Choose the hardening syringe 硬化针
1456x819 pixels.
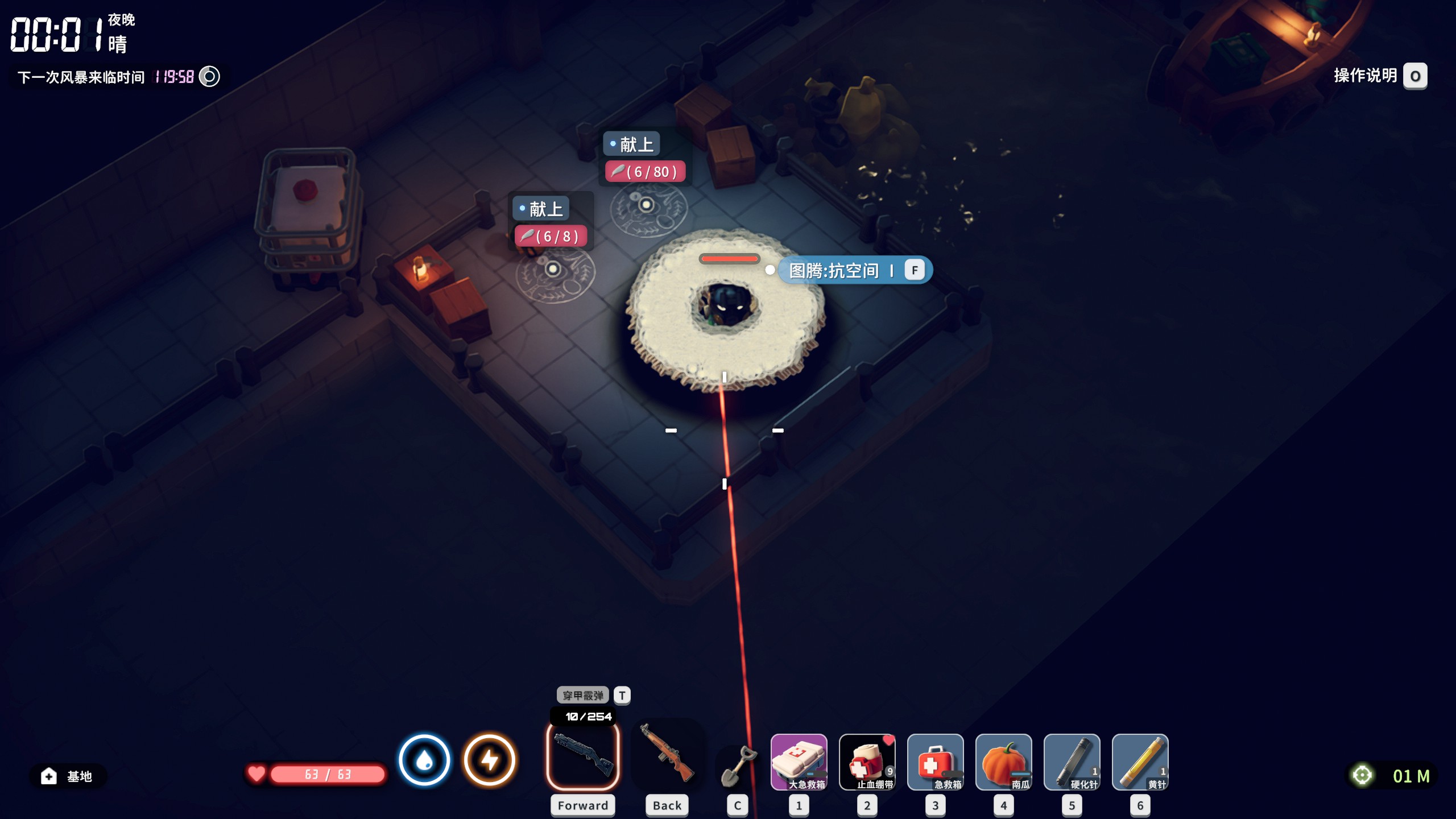[1072, 762]
